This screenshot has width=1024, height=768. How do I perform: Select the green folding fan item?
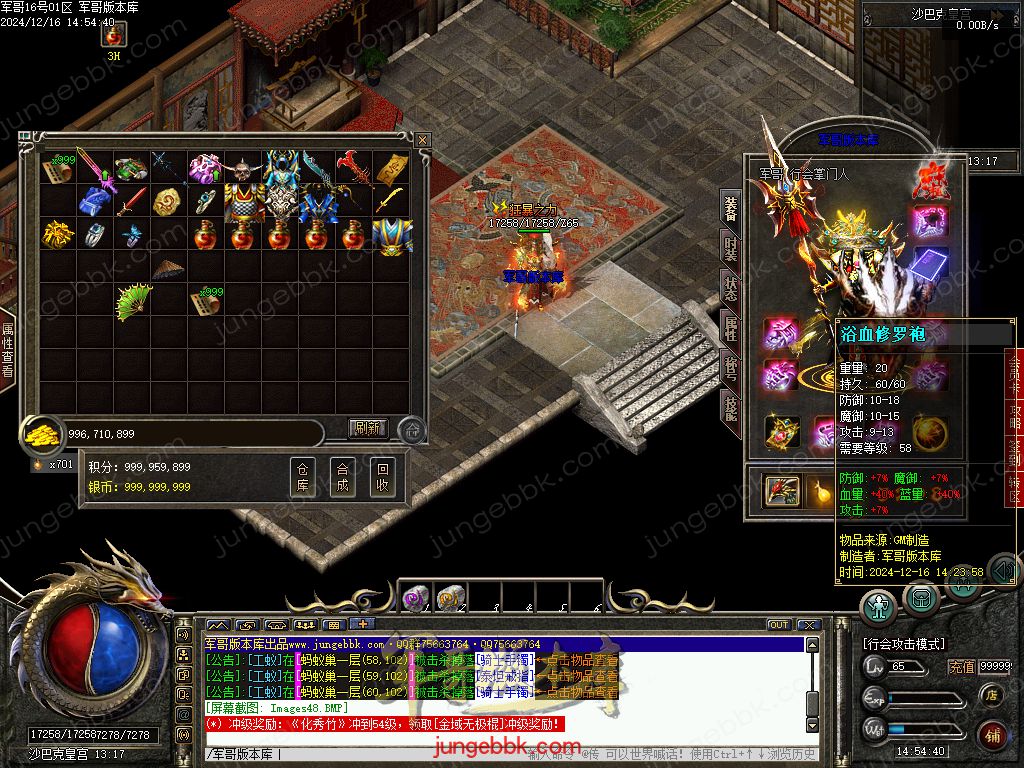click(132, 302)
